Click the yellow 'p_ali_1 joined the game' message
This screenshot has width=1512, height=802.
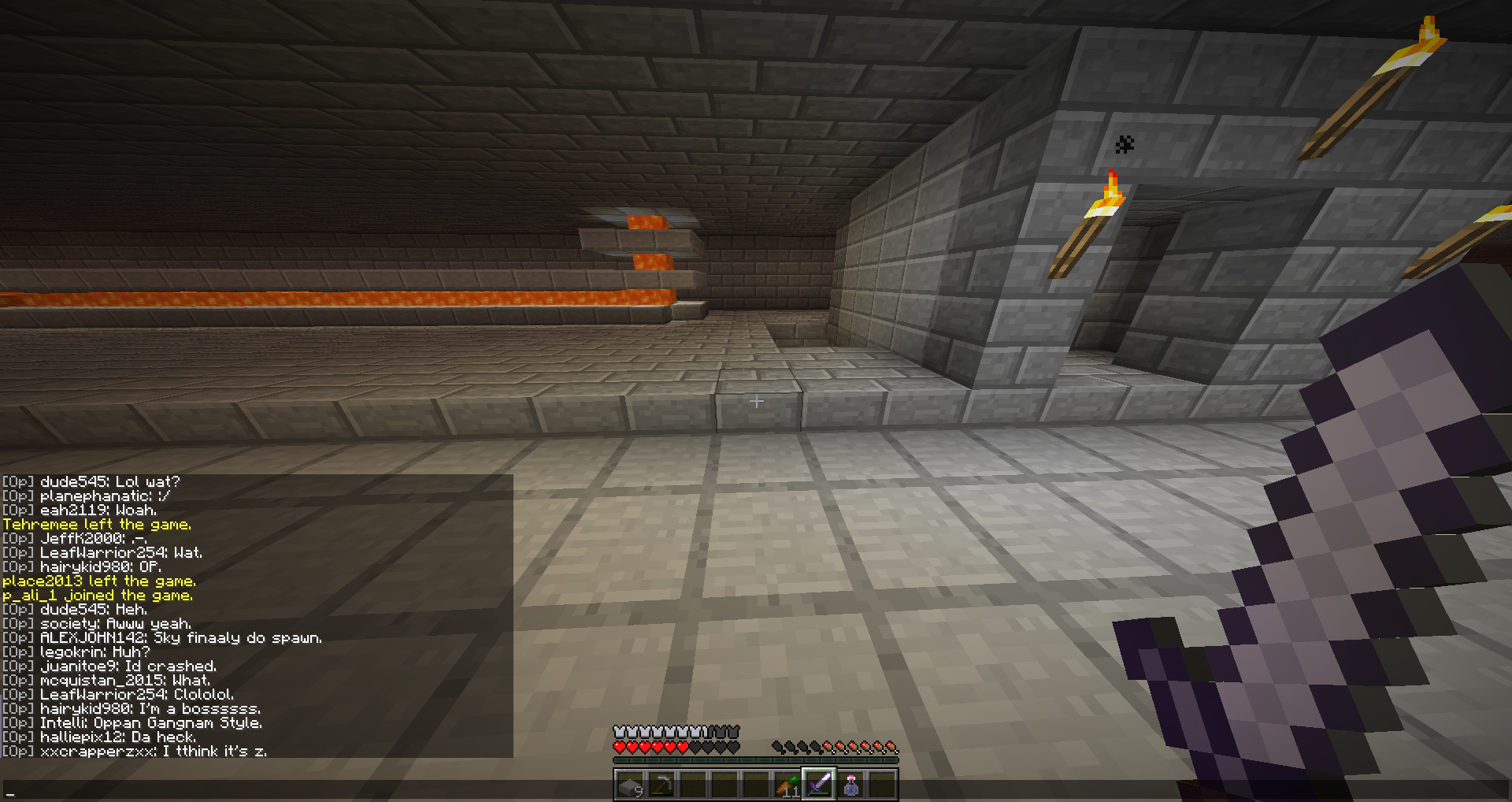(x=98, y=595)
